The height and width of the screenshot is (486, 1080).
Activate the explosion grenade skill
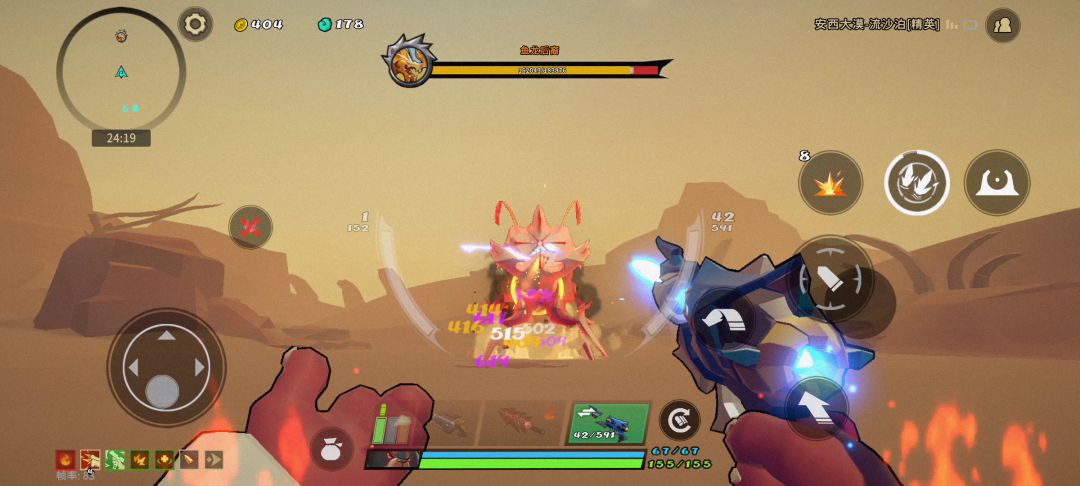point(830,183)
